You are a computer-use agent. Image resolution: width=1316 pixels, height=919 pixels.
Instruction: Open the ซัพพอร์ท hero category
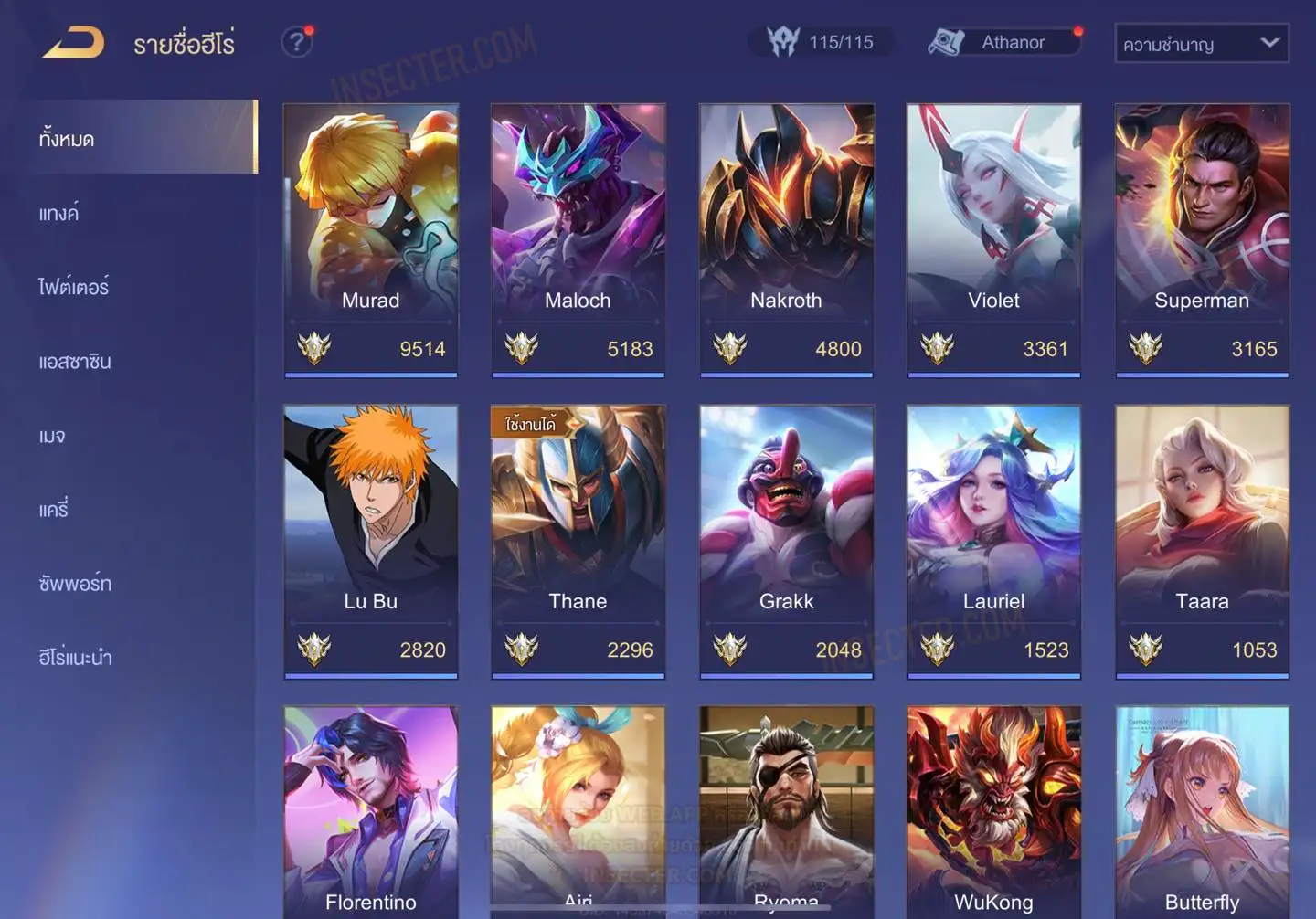[x=75, y=583]
